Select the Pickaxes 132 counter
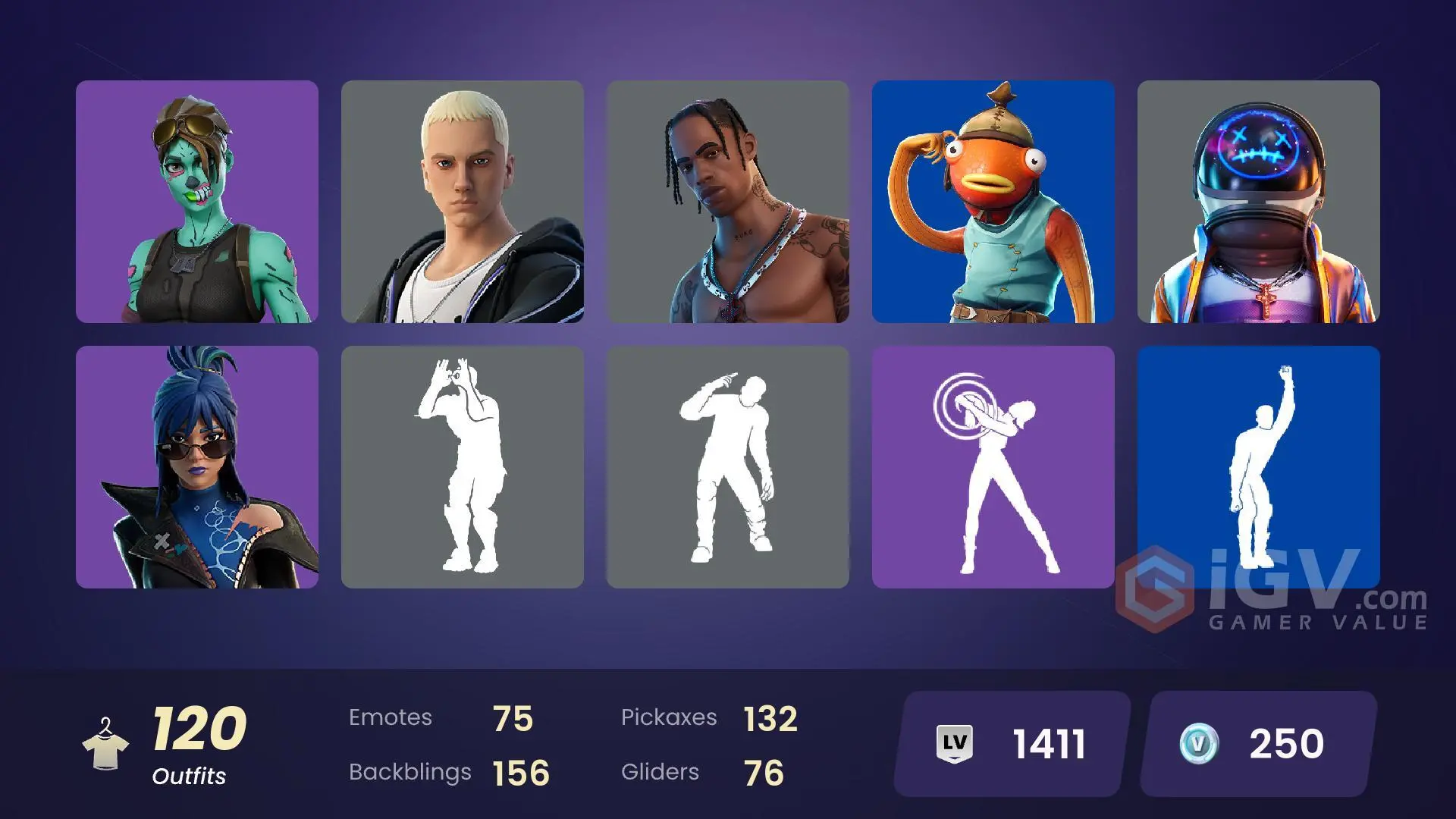Image resolution: width=1456 pixels, height=819 pixels. click(709, 717)
